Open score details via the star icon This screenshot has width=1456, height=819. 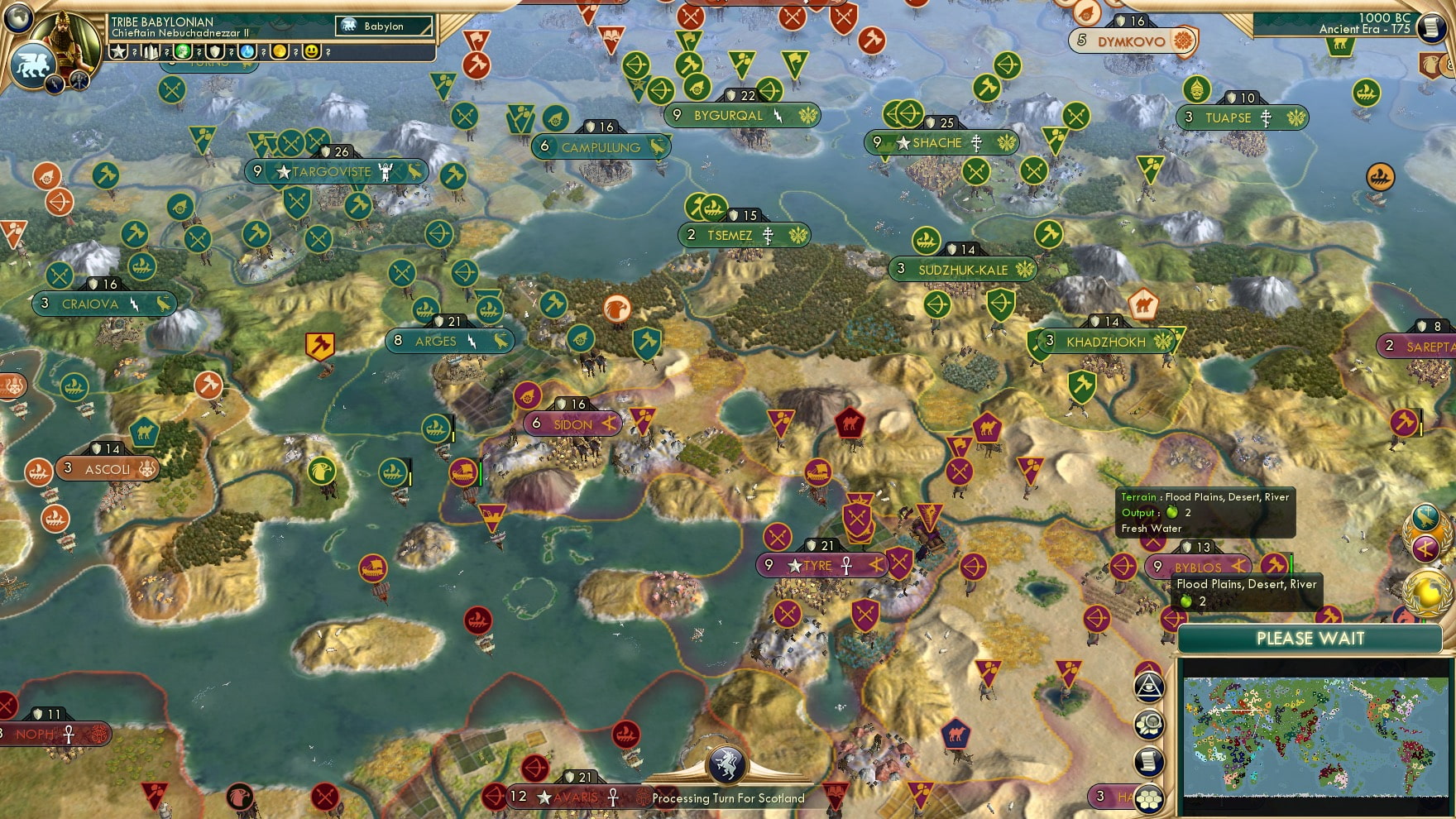(119, 52)
